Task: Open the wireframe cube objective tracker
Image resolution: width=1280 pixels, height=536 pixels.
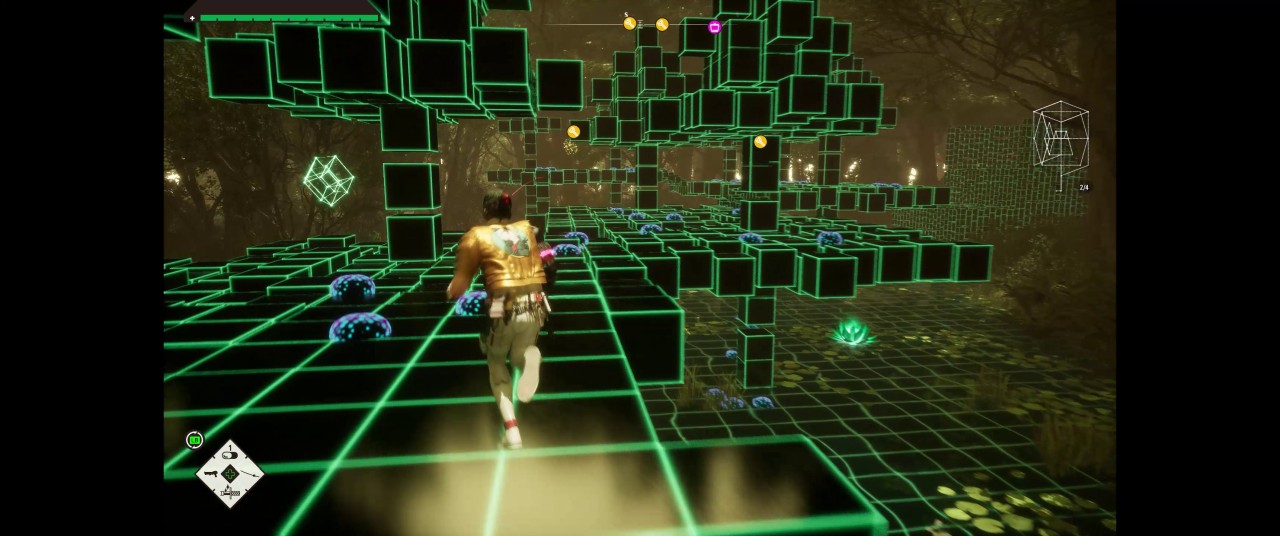Action: click(x=1060, y=140)
